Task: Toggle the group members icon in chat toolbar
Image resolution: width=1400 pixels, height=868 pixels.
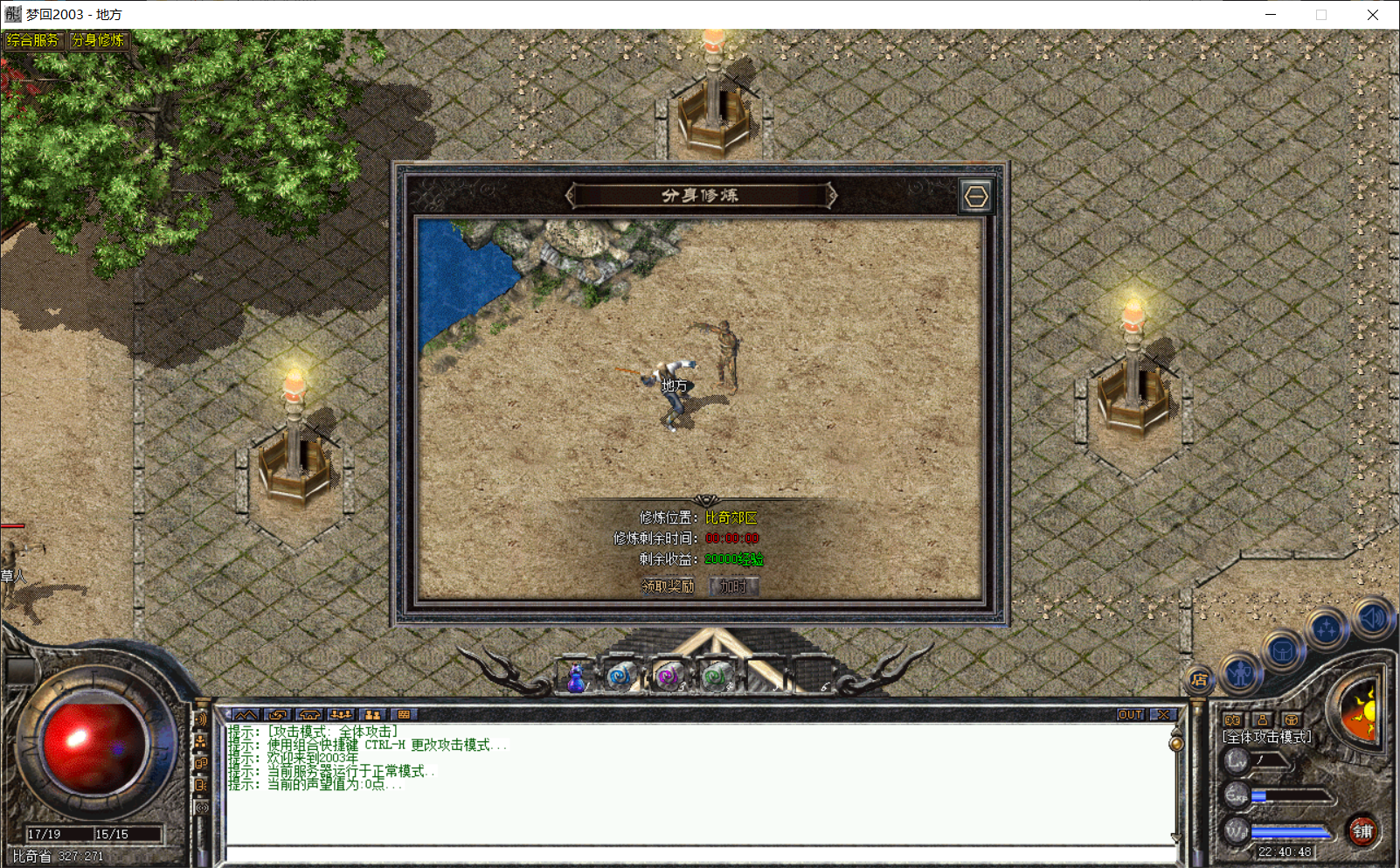Action: coord(341,714)
